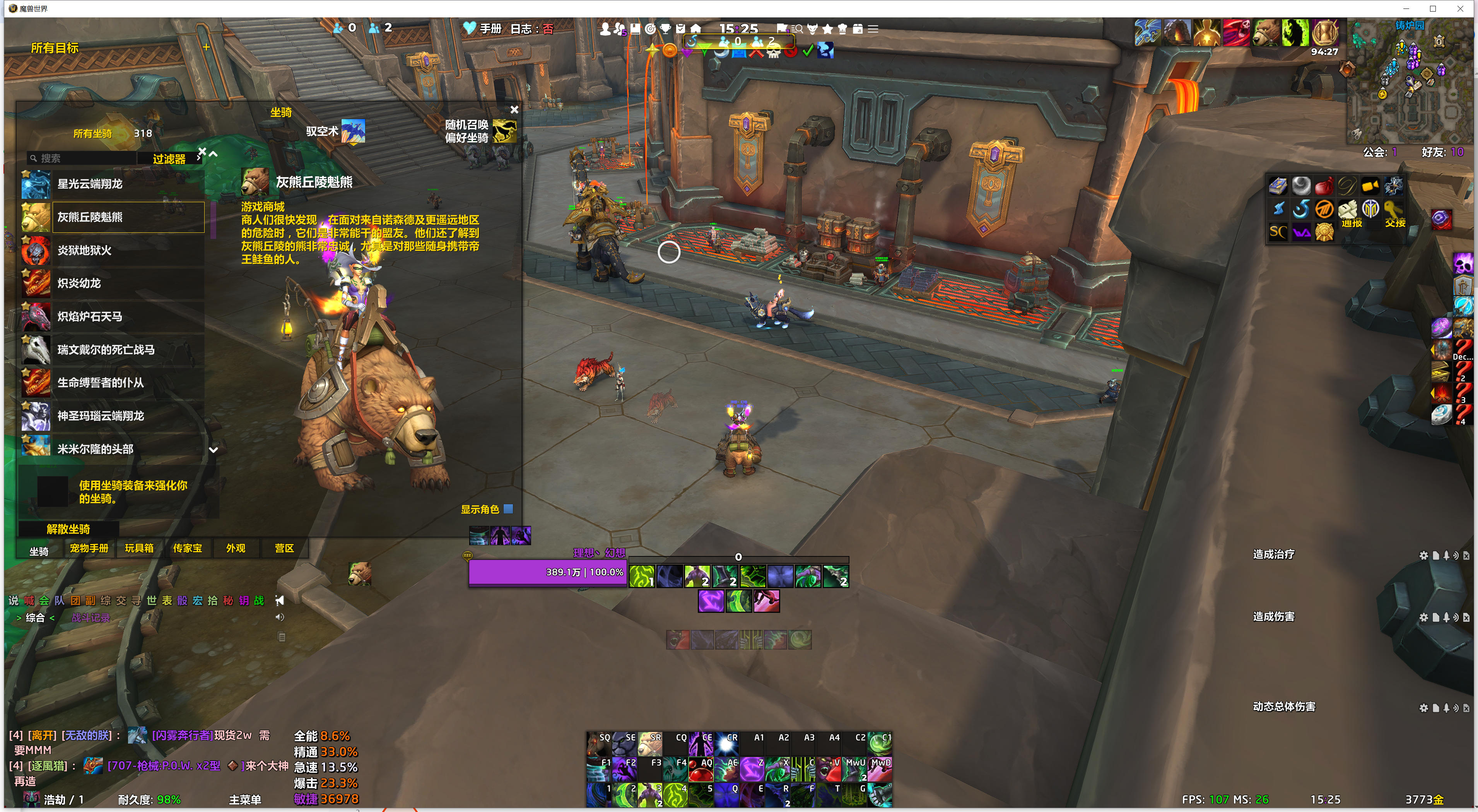Close the game window

[x=1460, y=9]
